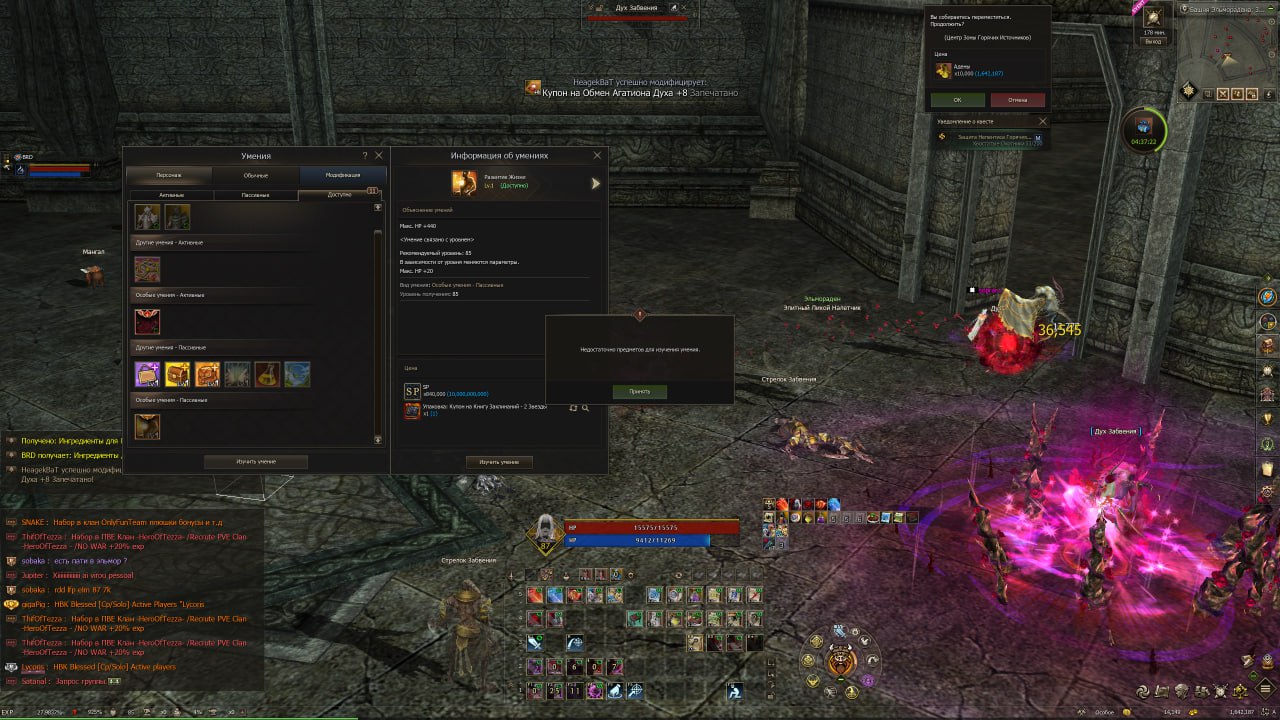The width and height of the screenshot is (1280, 720).
Task: Open the Обычные skills tab
Action: [x=256, y=175]
